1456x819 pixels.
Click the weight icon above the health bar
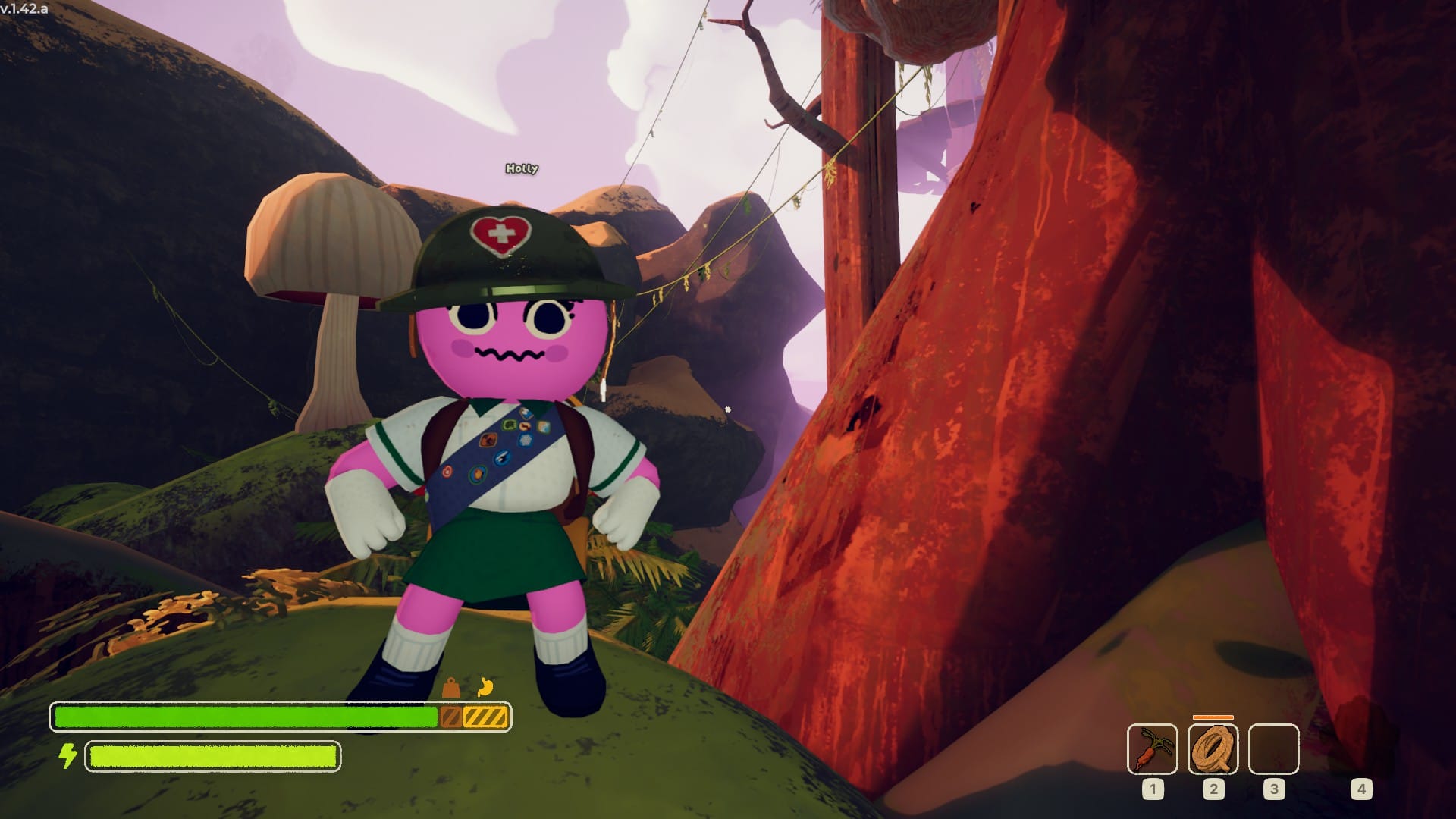[x=450, y=687]
